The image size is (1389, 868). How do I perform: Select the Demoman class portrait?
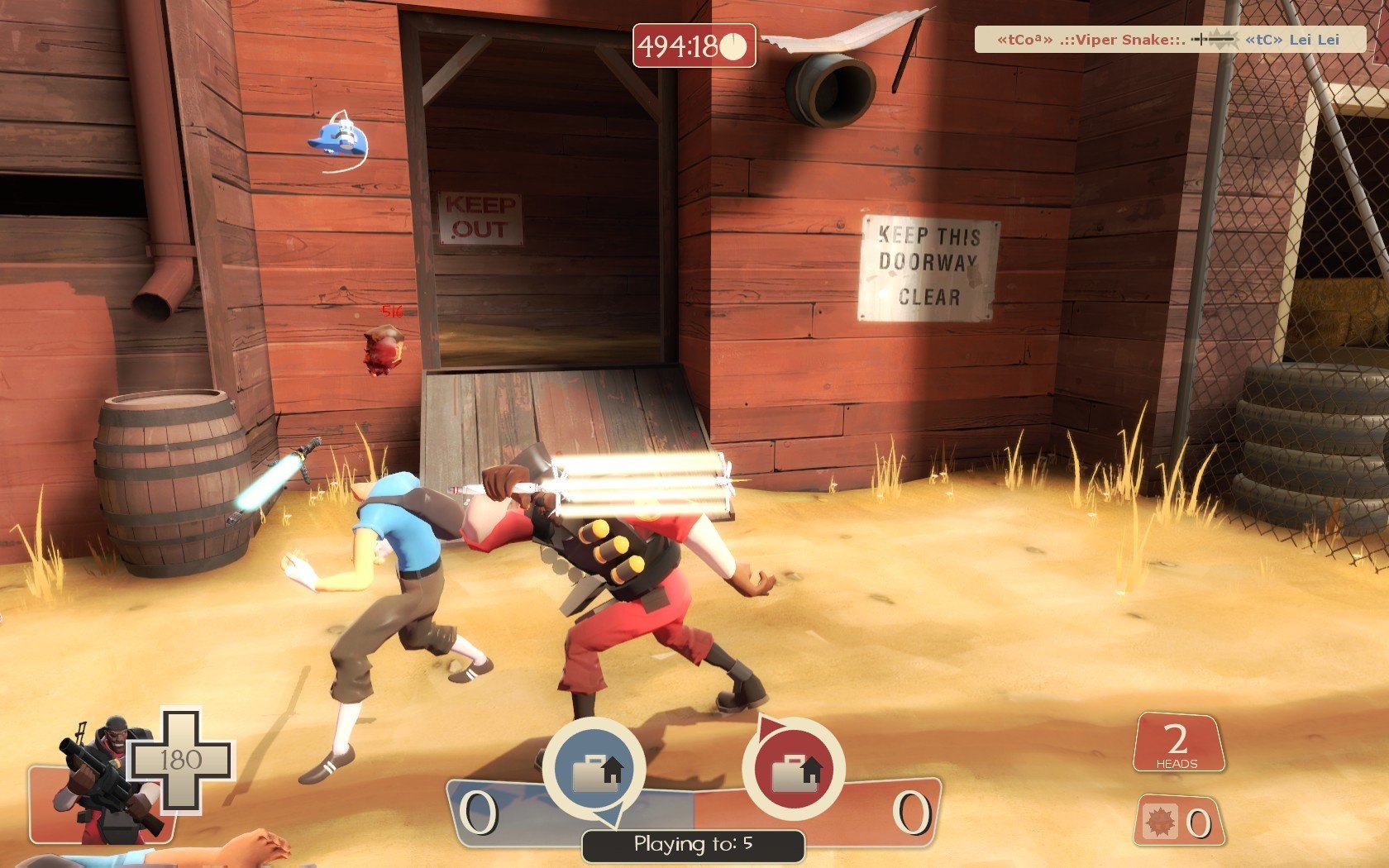(x=103, y=777)
